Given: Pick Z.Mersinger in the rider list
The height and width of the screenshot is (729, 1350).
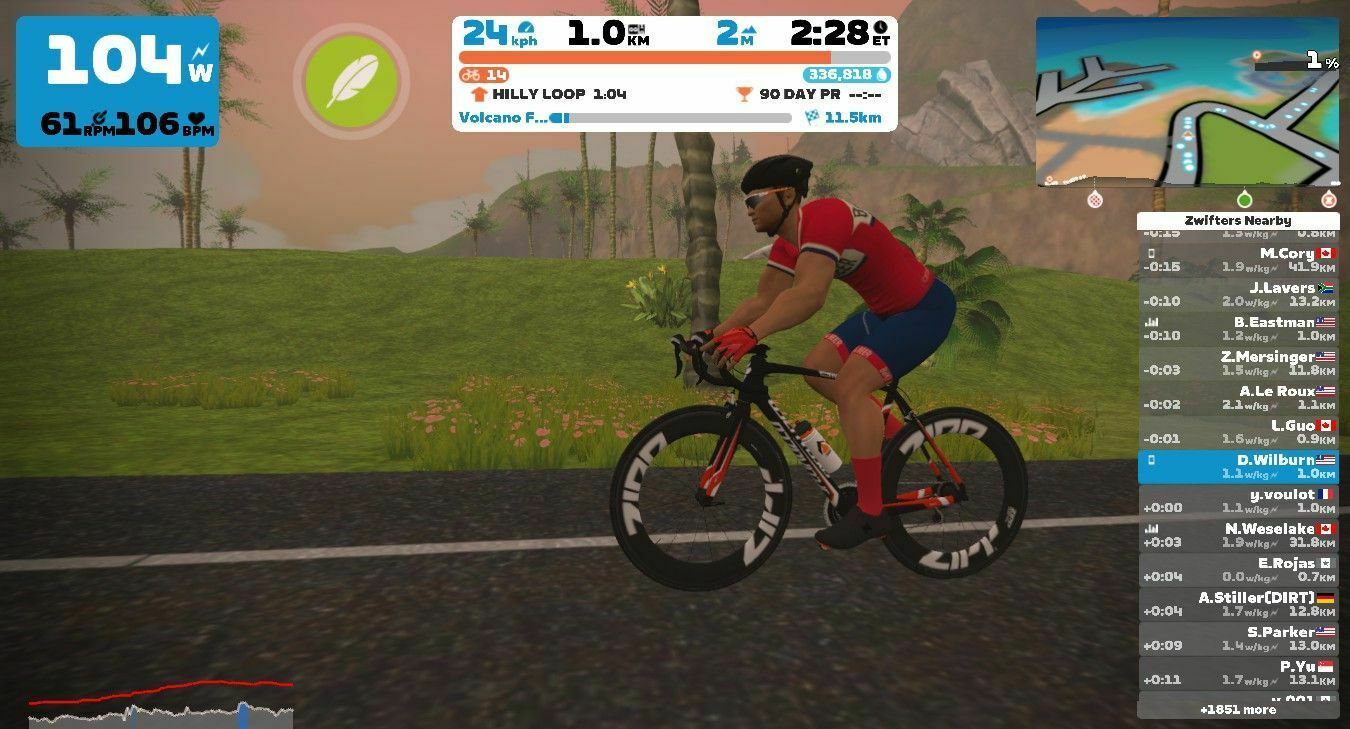Looking at the screenshot, I should (x=1238, y=363).
